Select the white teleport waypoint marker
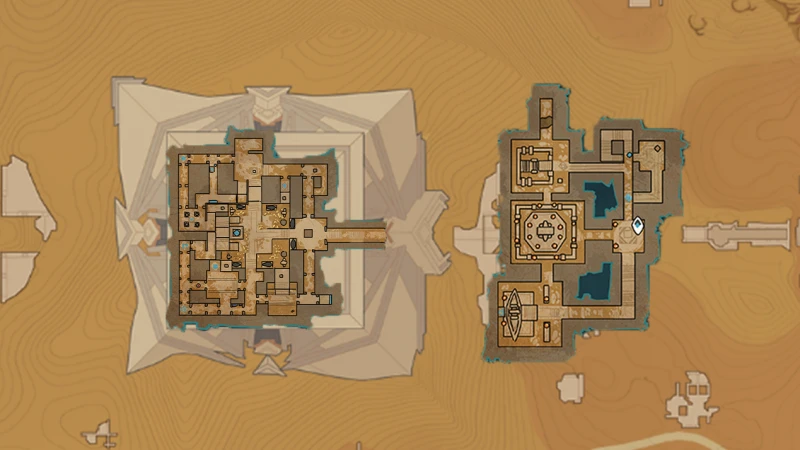The height and width of the screenshot is (450, 800). pyautogui.click(x=638, y=226)
